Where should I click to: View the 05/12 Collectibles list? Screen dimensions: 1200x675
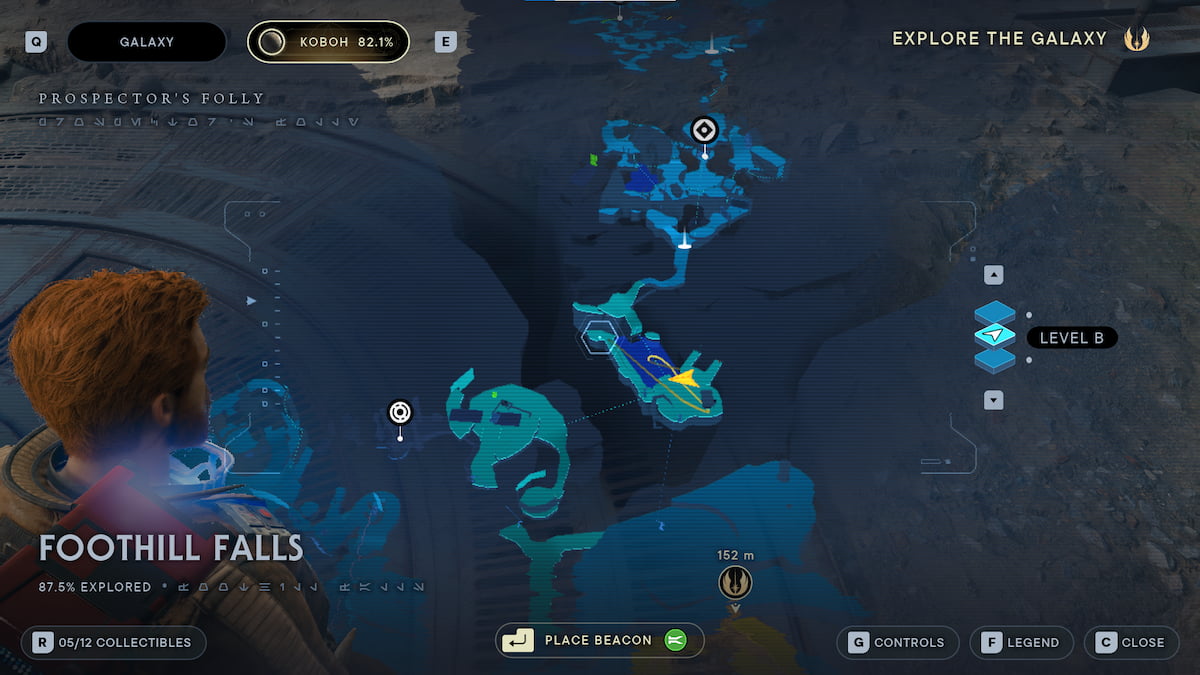114,642
